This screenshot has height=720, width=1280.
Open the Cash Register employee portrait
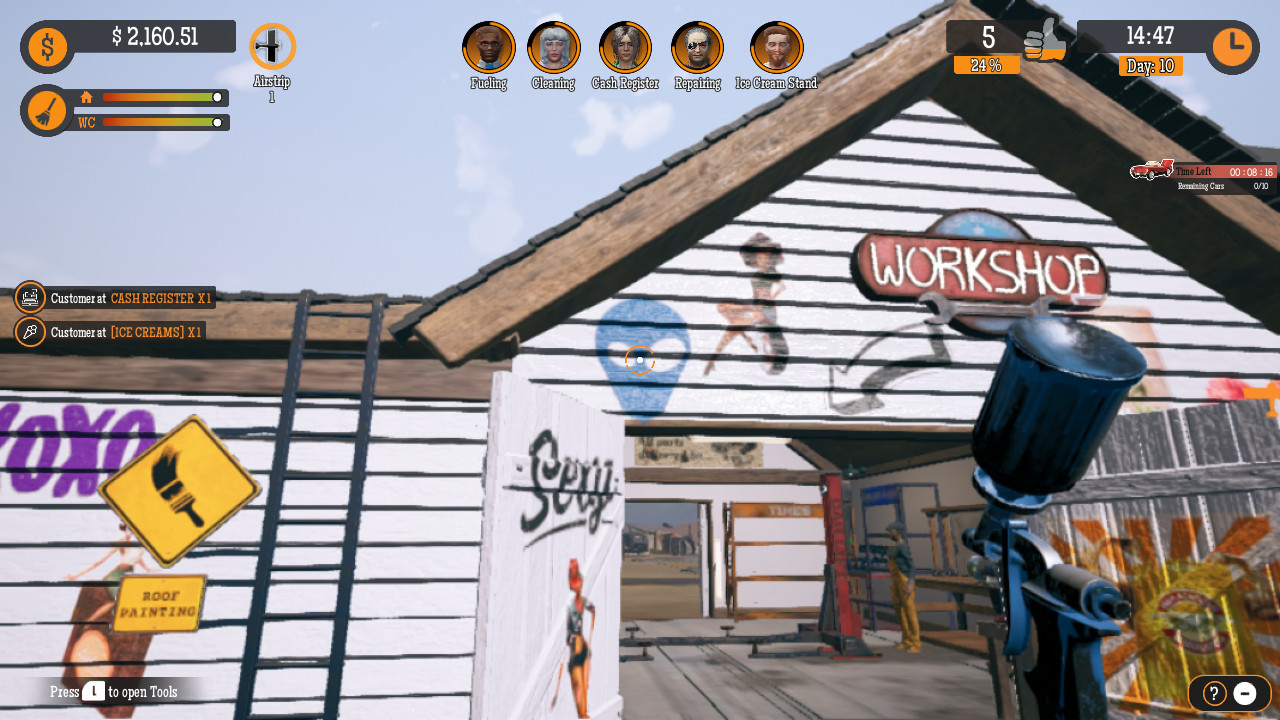click(x=625, y=46)
